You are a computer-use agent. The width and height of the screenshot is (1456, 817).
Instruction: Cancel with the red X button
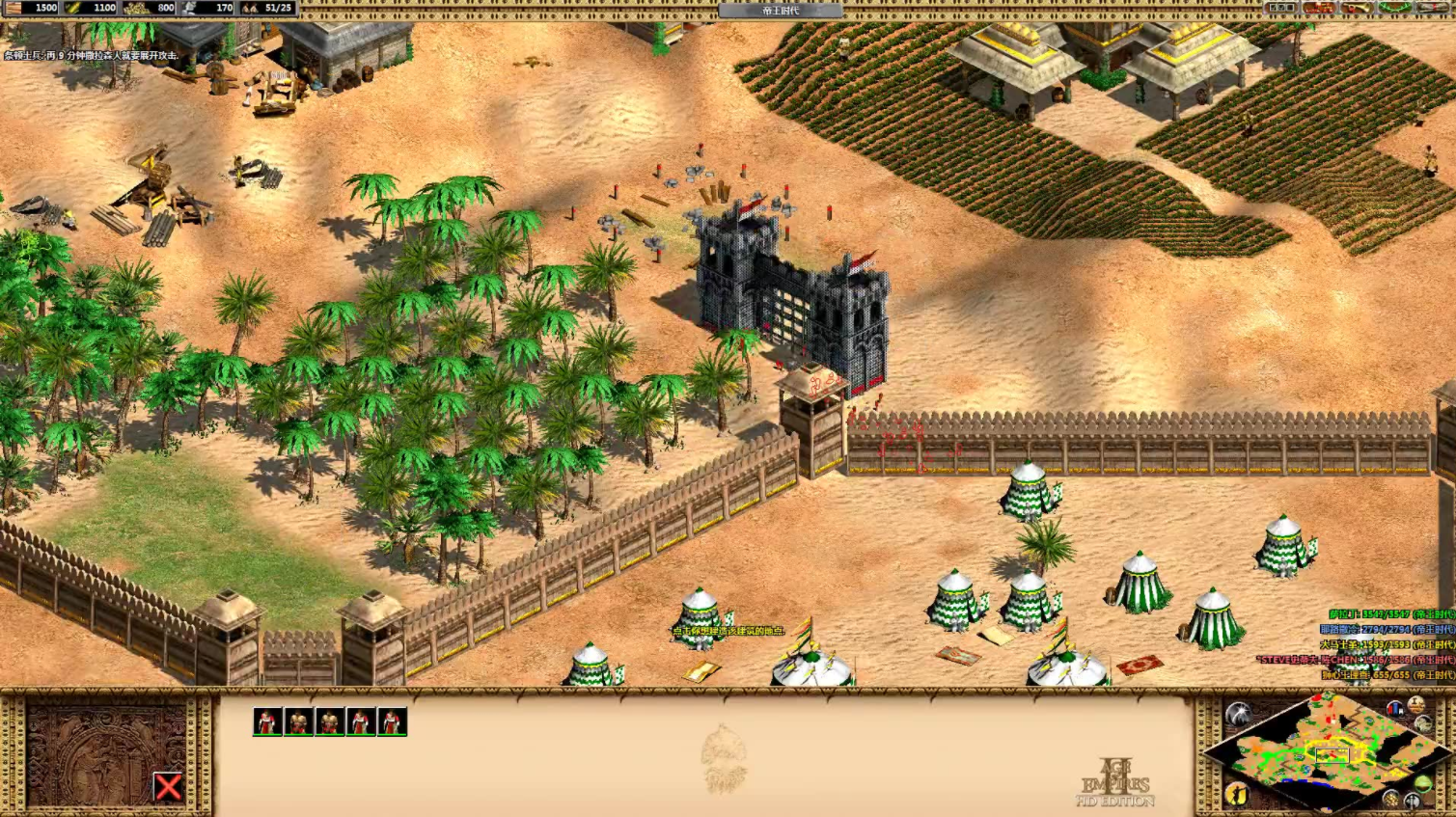tap(168, 787)
